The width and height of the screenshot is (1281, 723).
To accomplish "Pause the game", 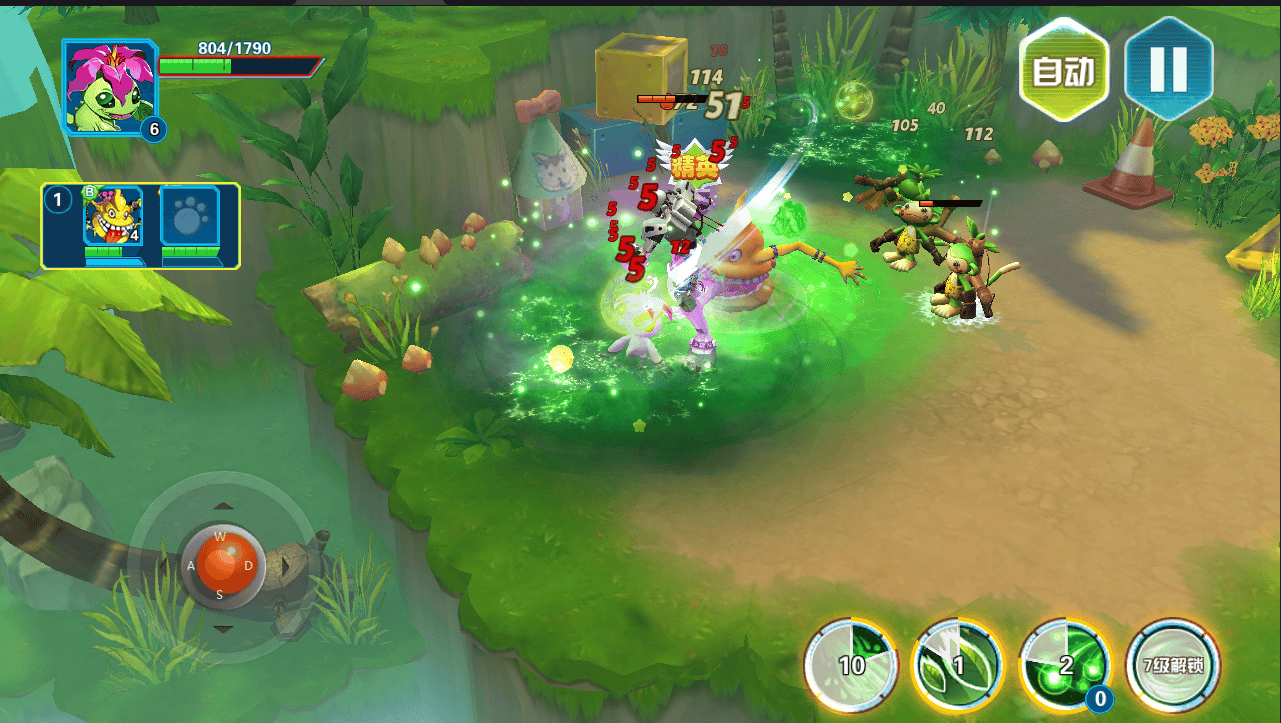I will (x=1168, y=68).
